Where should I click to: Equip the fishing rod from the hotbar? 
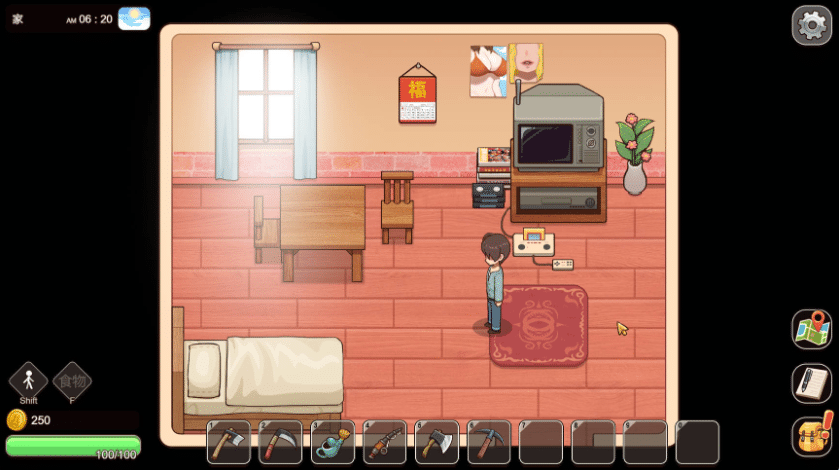(384, 442)
